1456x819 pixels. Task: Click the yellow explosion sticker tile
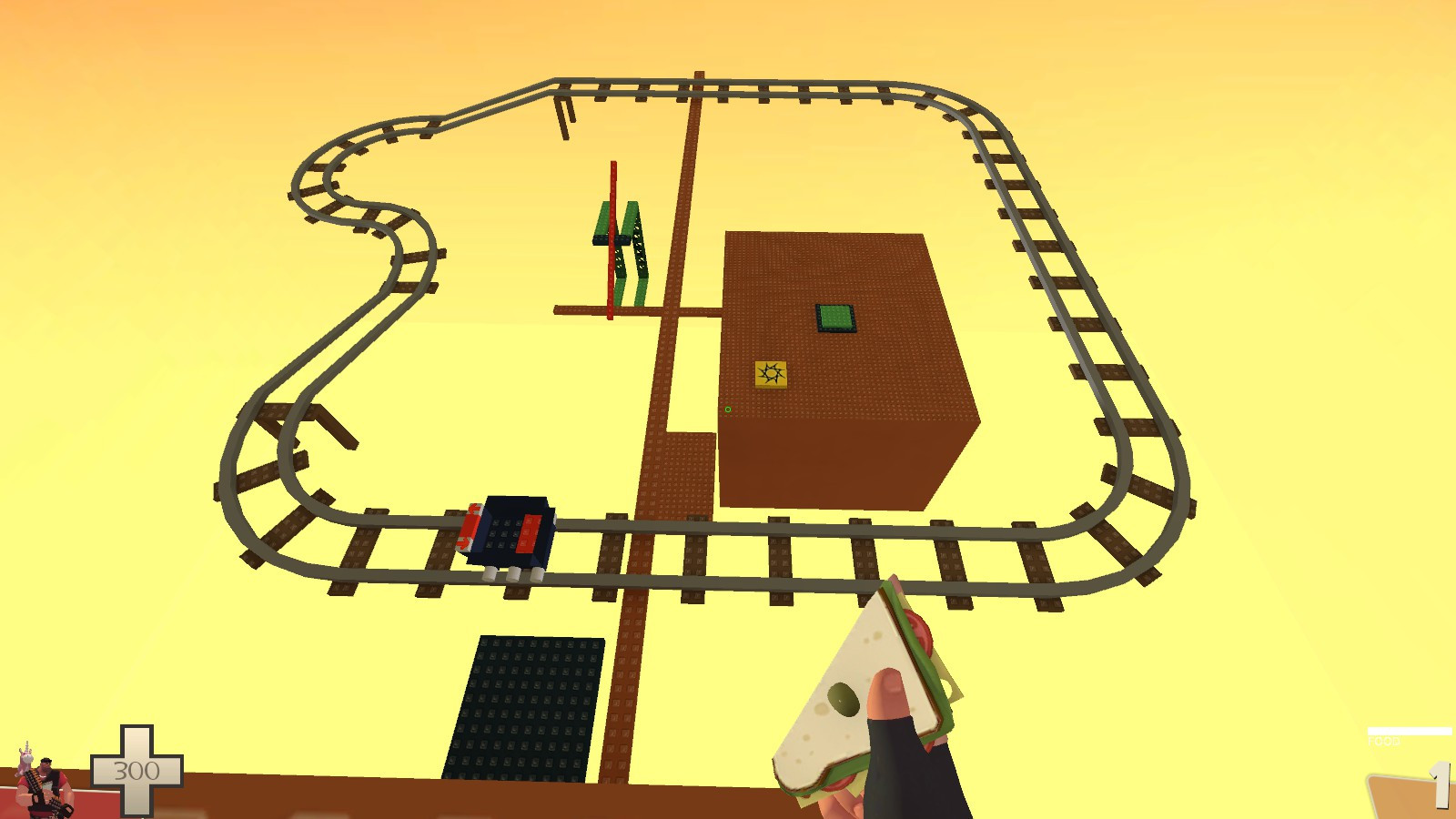coord(769,373)
